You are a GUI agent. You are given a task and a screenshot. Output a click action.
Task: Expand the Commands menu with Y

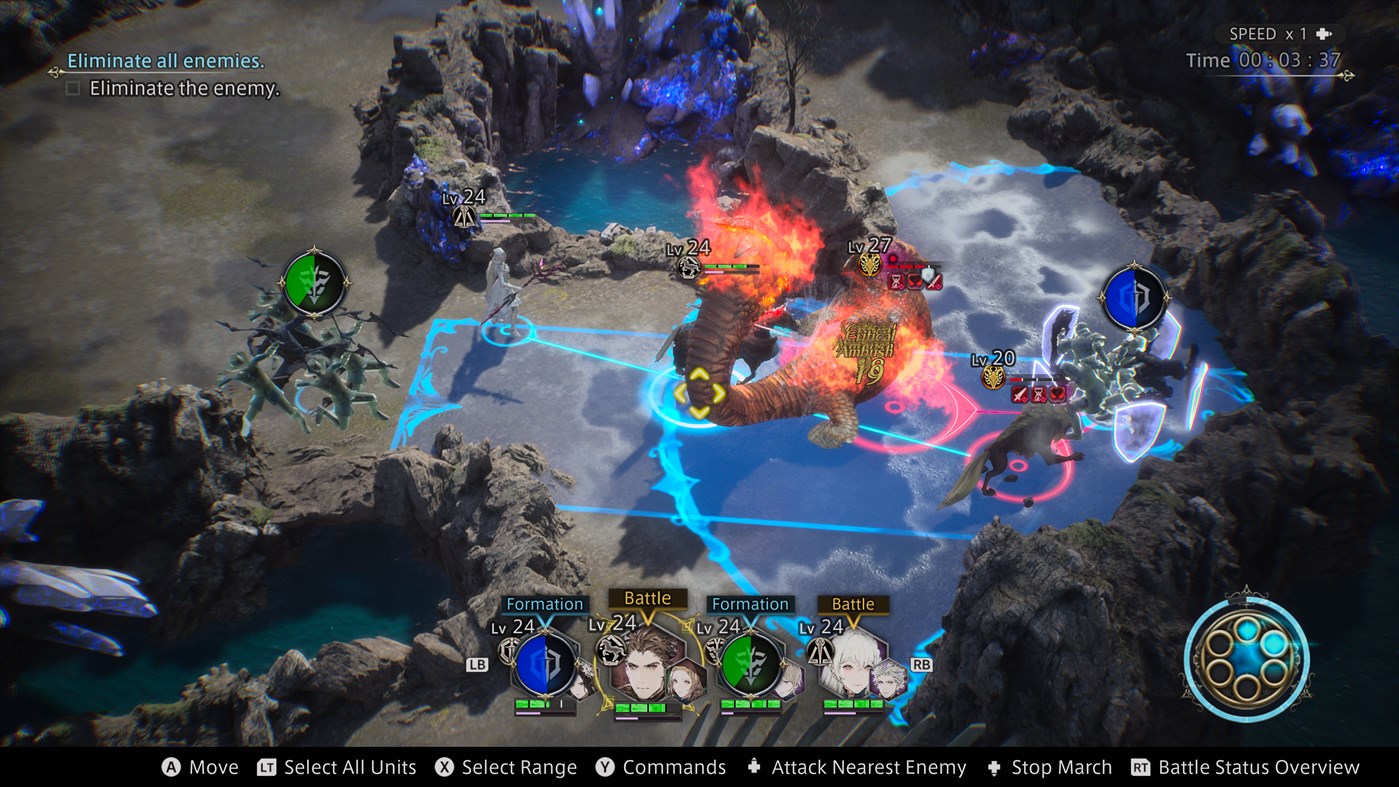[676, 767]
